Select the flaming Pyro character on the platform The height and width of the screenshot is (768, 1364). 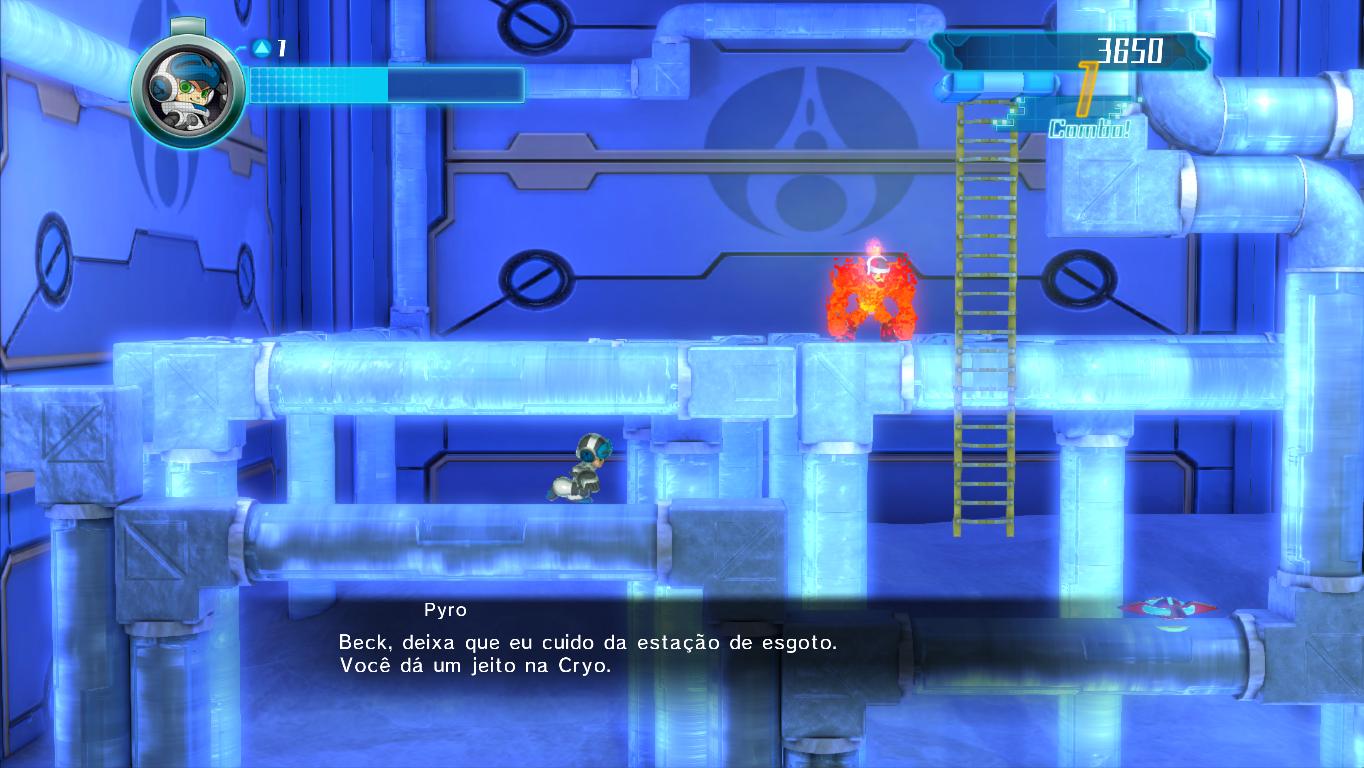click(873, 290)
